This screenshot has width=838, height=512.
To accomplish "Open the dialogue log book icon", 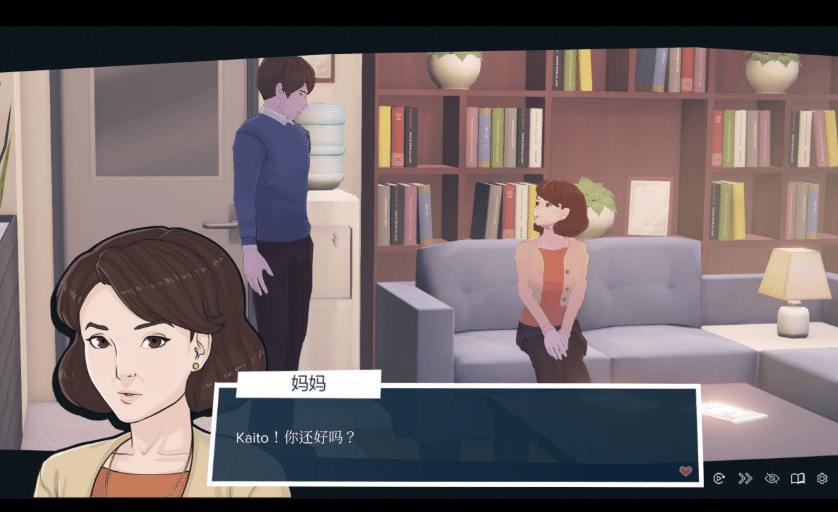I will tap(797, 479).
